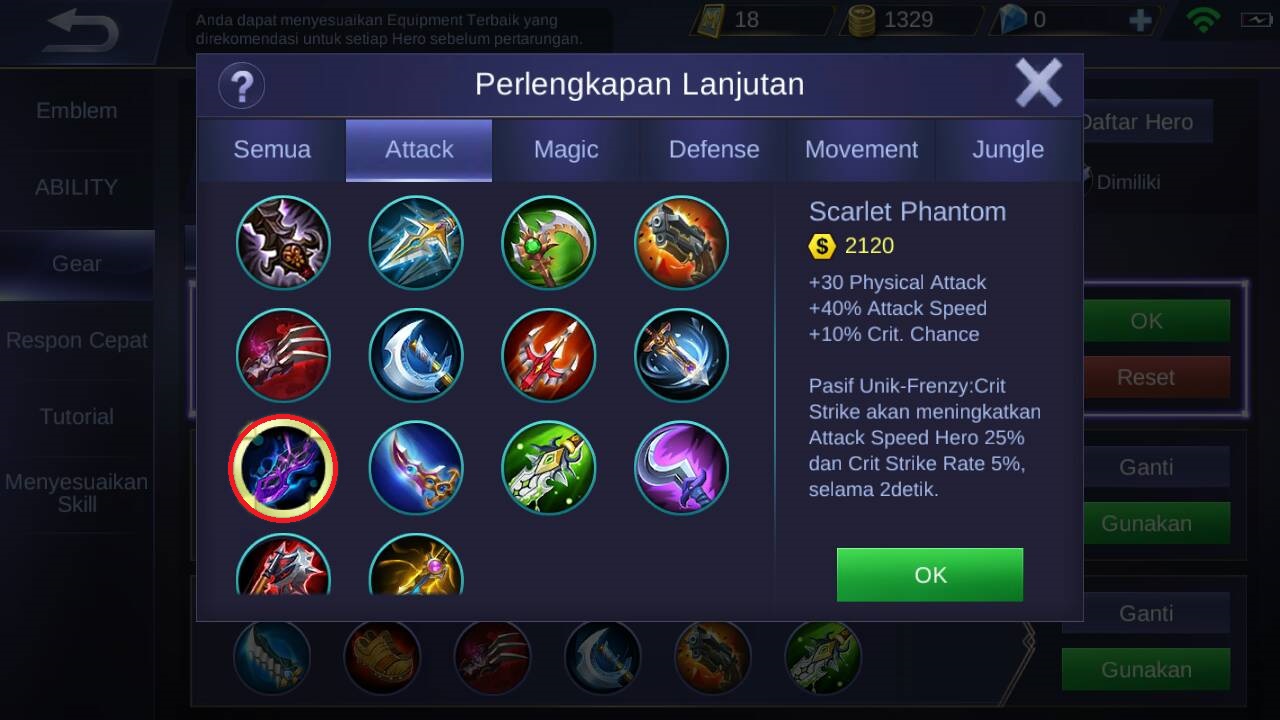Screen dimensions: 1280x720
Task: Switch to the Magic tab
Action: (x=566, y=150)
